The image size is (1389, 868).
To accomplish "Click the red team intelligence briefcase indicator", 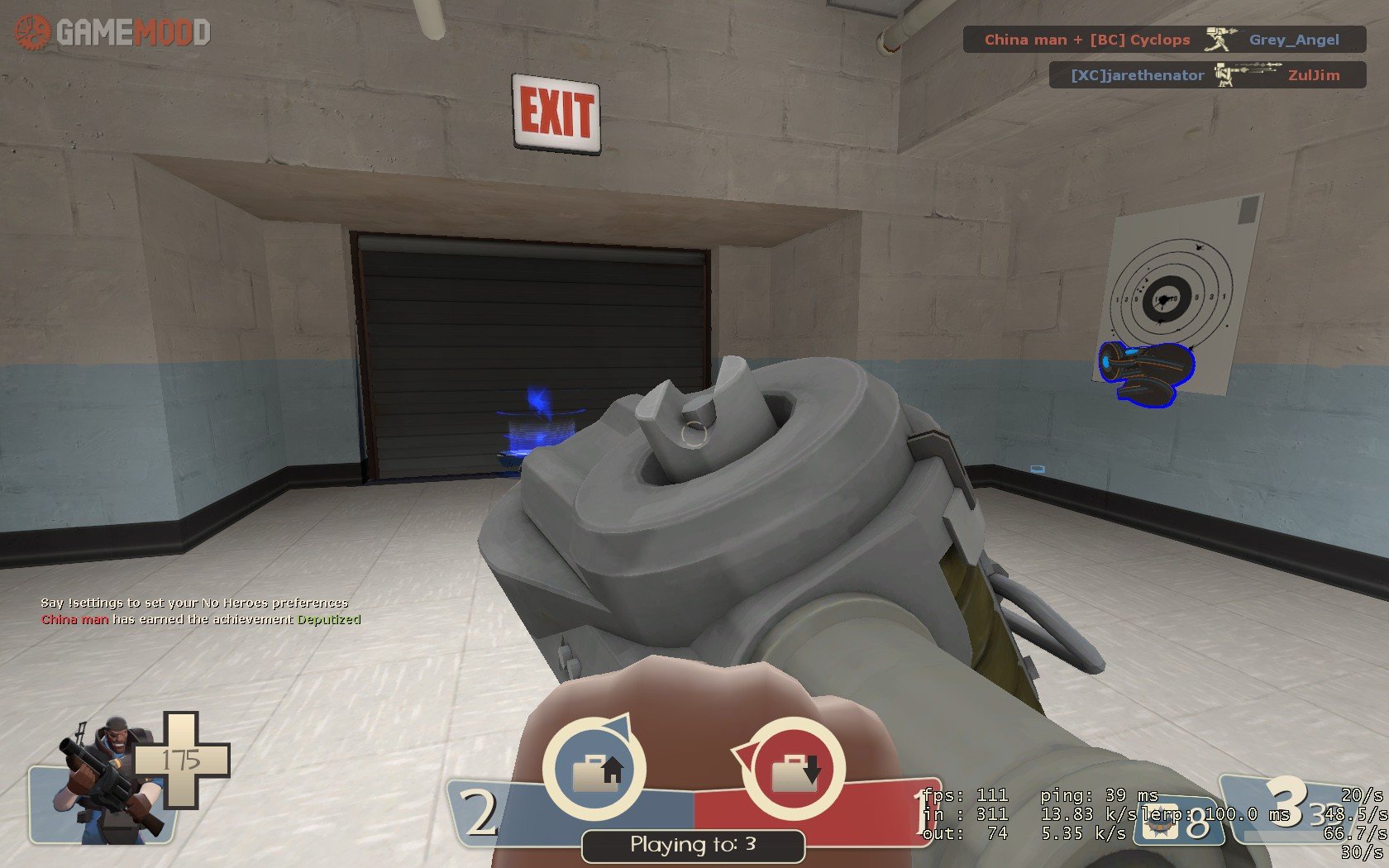I will tap(794, 770).
